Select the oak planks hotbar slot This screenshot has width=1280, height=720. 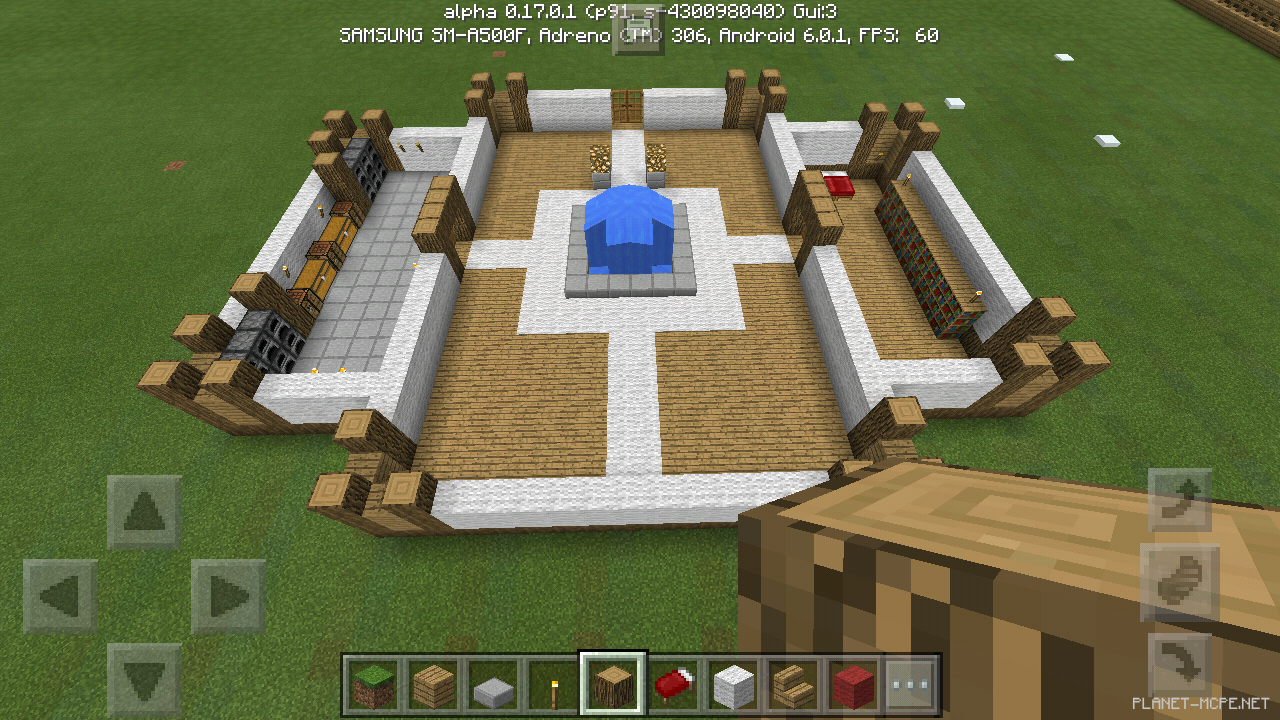pyautogui.click(x=432, y=686)
